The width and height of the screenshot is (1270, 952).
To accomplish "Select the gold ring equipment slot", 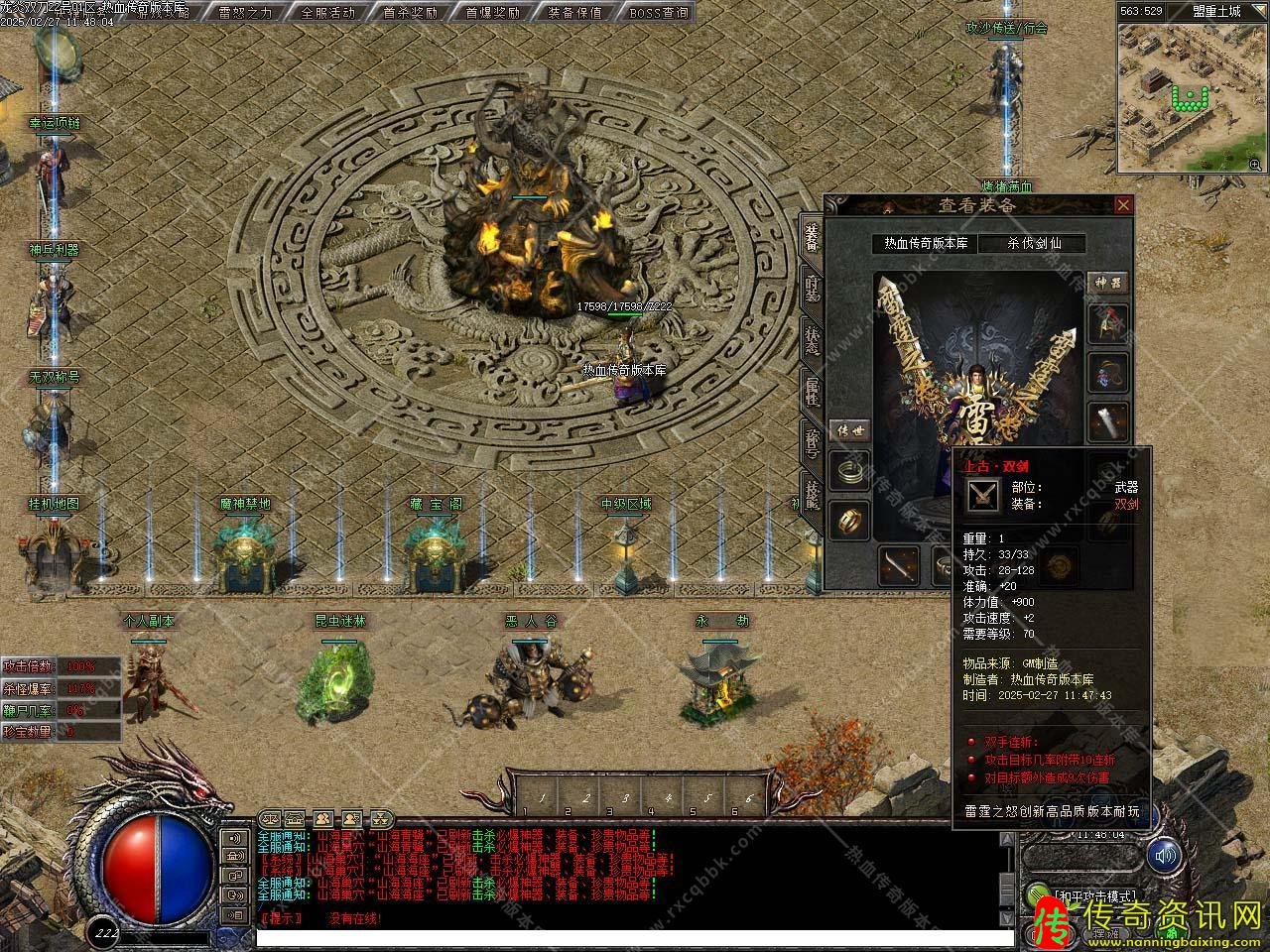I will (850, 519).
